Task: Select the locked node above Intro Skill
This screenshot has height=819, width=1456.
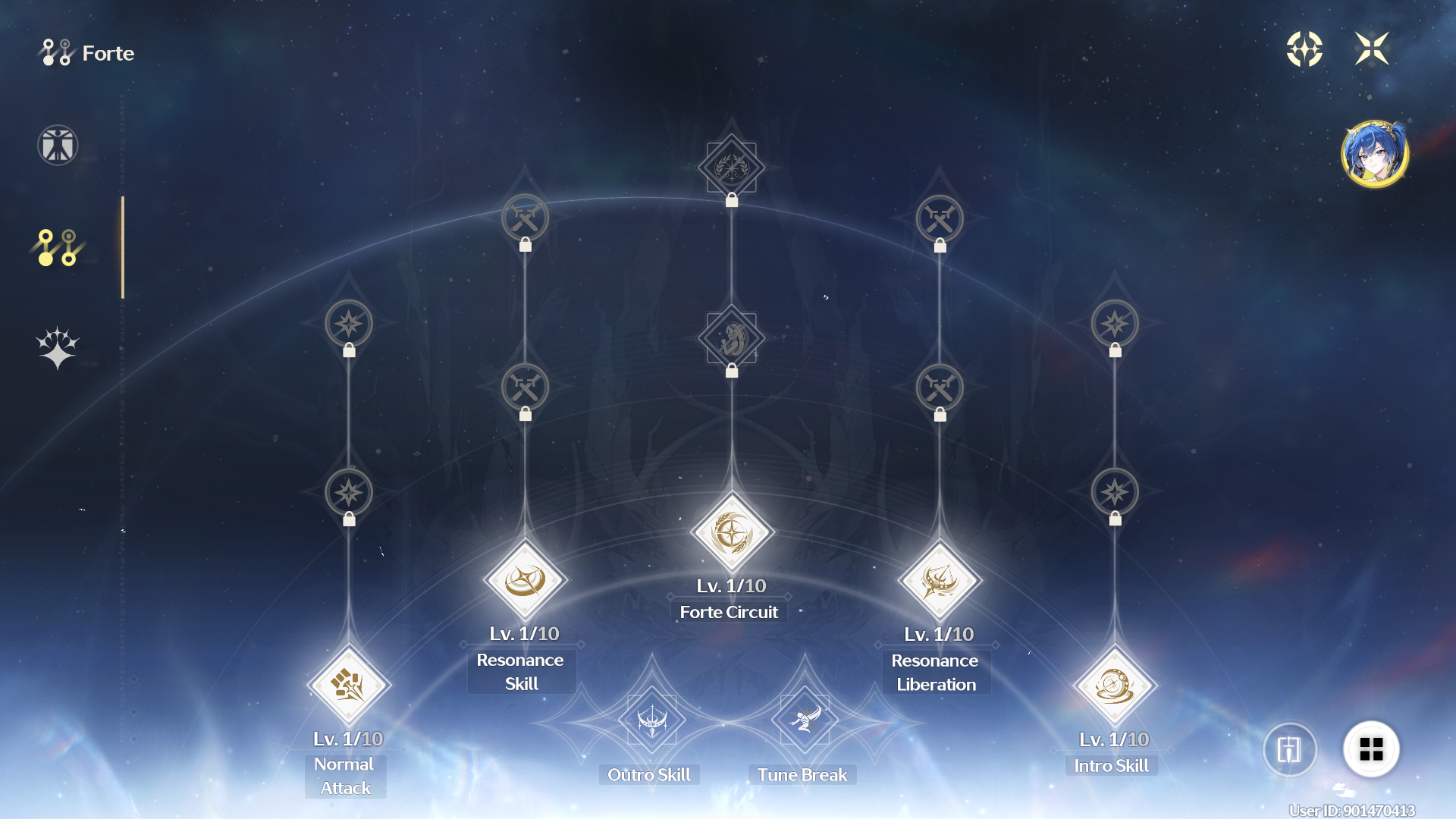Action: tap(1115, 492)
